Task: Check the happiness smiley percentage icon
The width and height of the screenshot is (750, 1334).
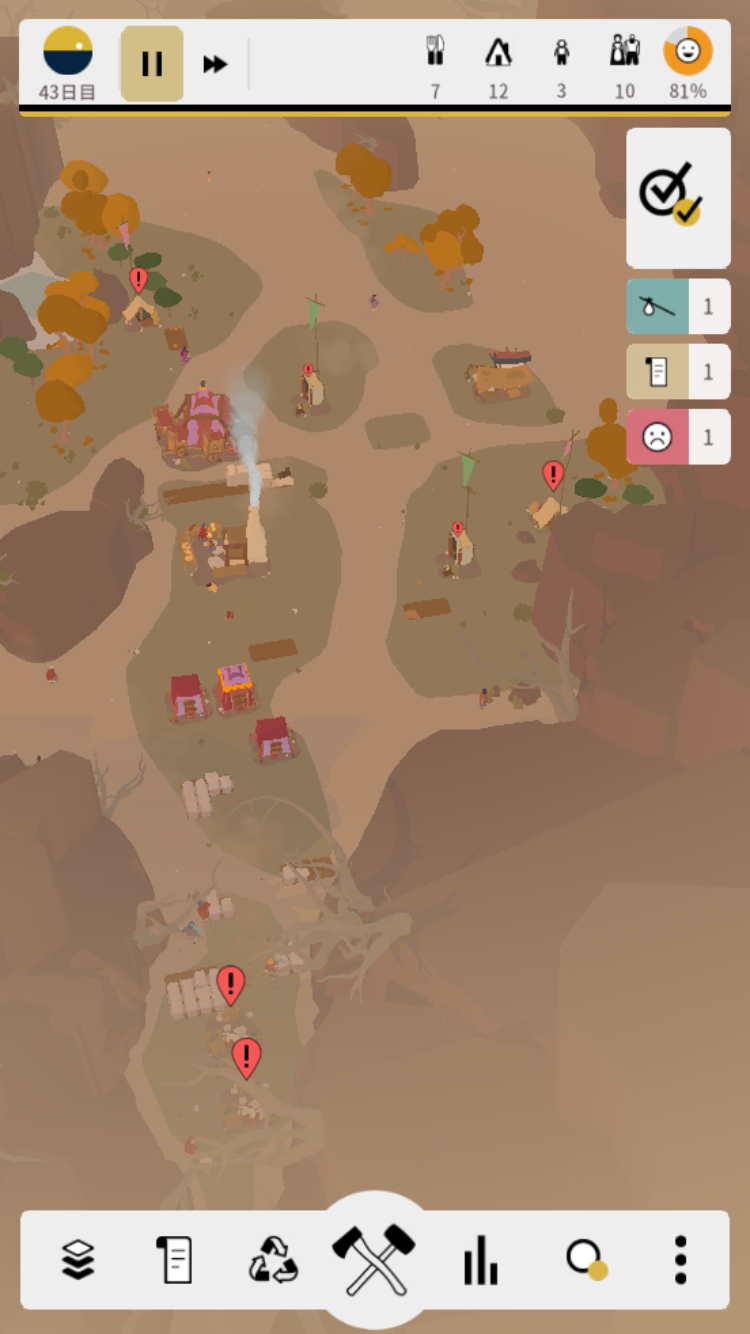Action: 688,52
